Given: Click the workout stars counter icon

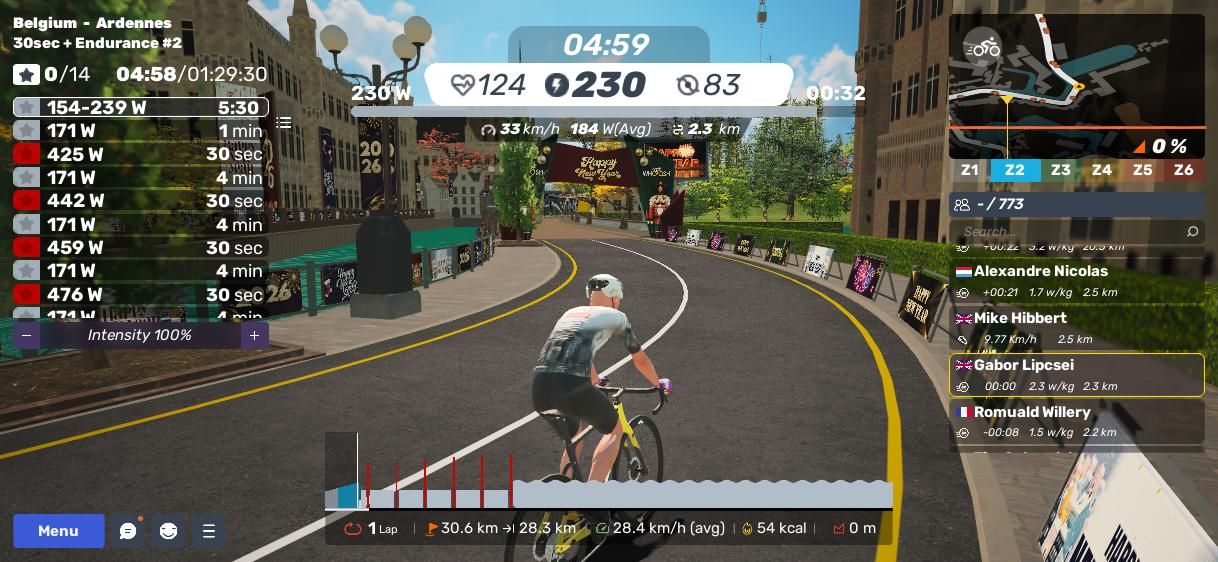Looking at the screenshot, I should pyautogui.click(x=27, y=75).
